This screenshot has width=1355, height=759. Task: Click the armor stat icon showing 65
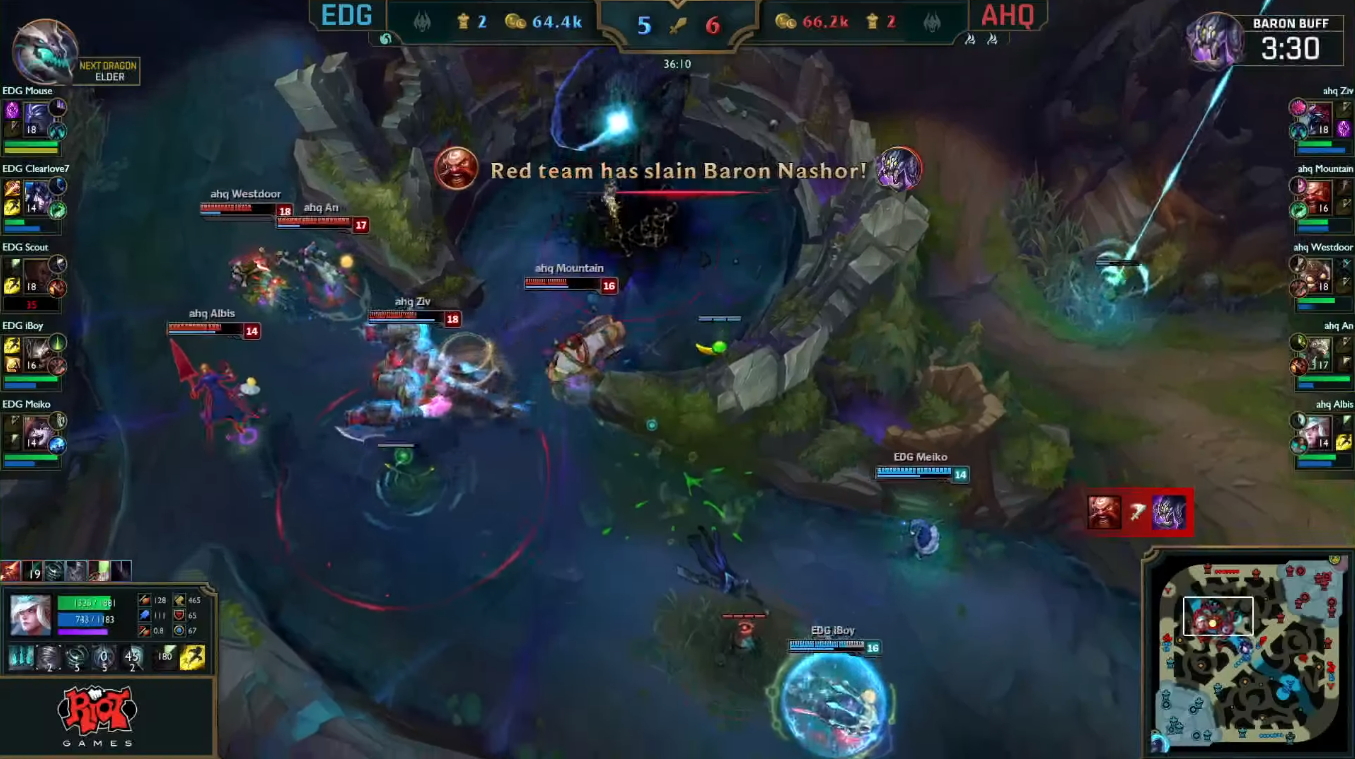tap(179, 616)
